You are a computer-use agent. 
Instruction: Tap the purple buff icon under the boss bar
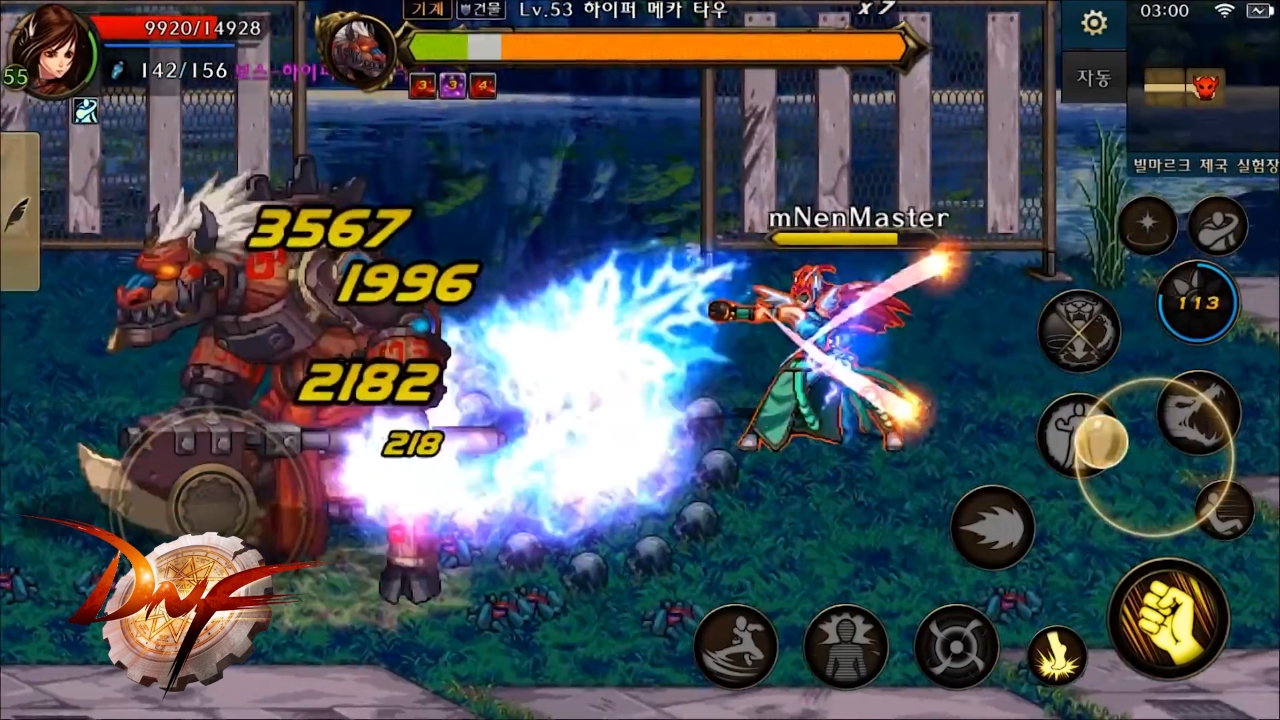click(x=452, y=86)
